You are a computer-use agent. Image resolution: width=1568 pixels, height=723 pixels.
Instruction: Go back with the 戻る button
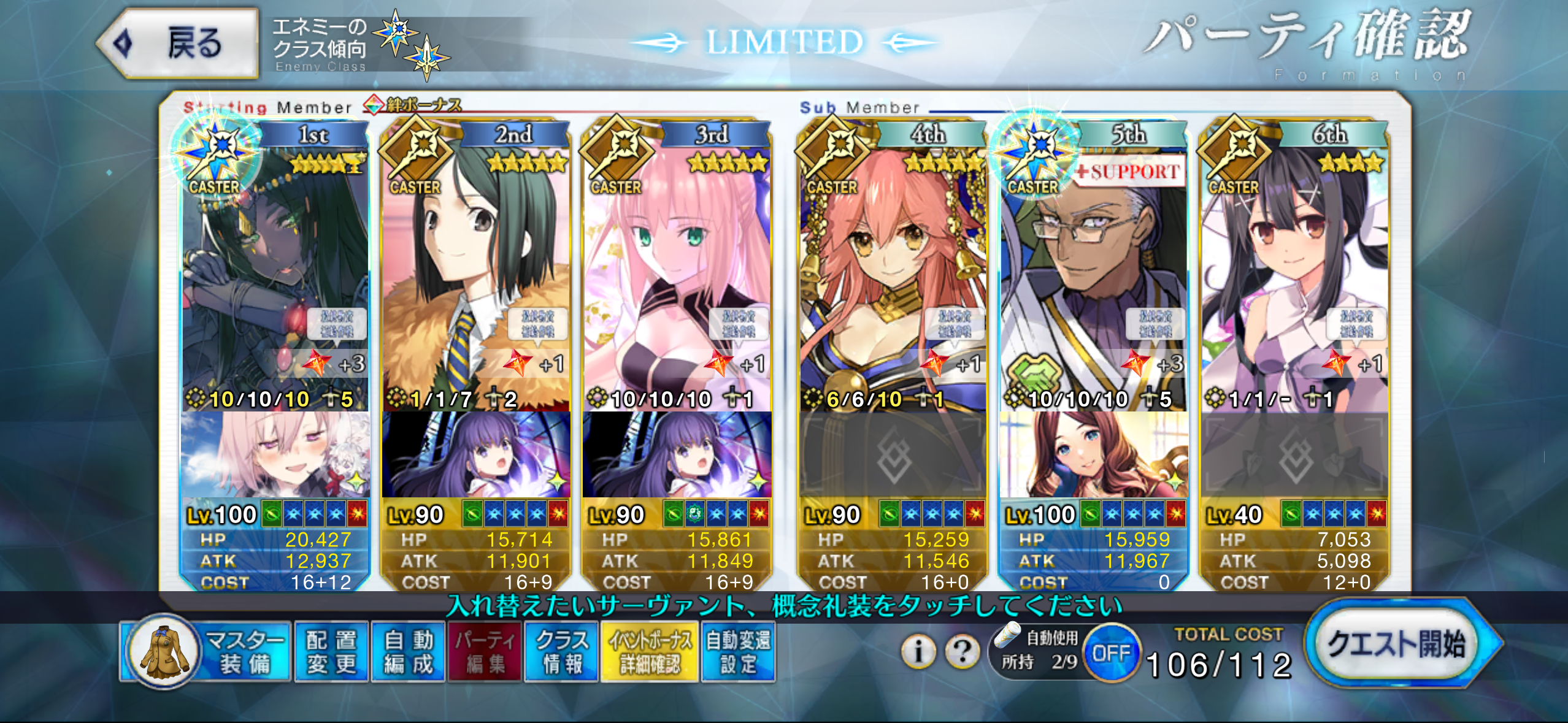pyautogui.click(x=179, y=44)
